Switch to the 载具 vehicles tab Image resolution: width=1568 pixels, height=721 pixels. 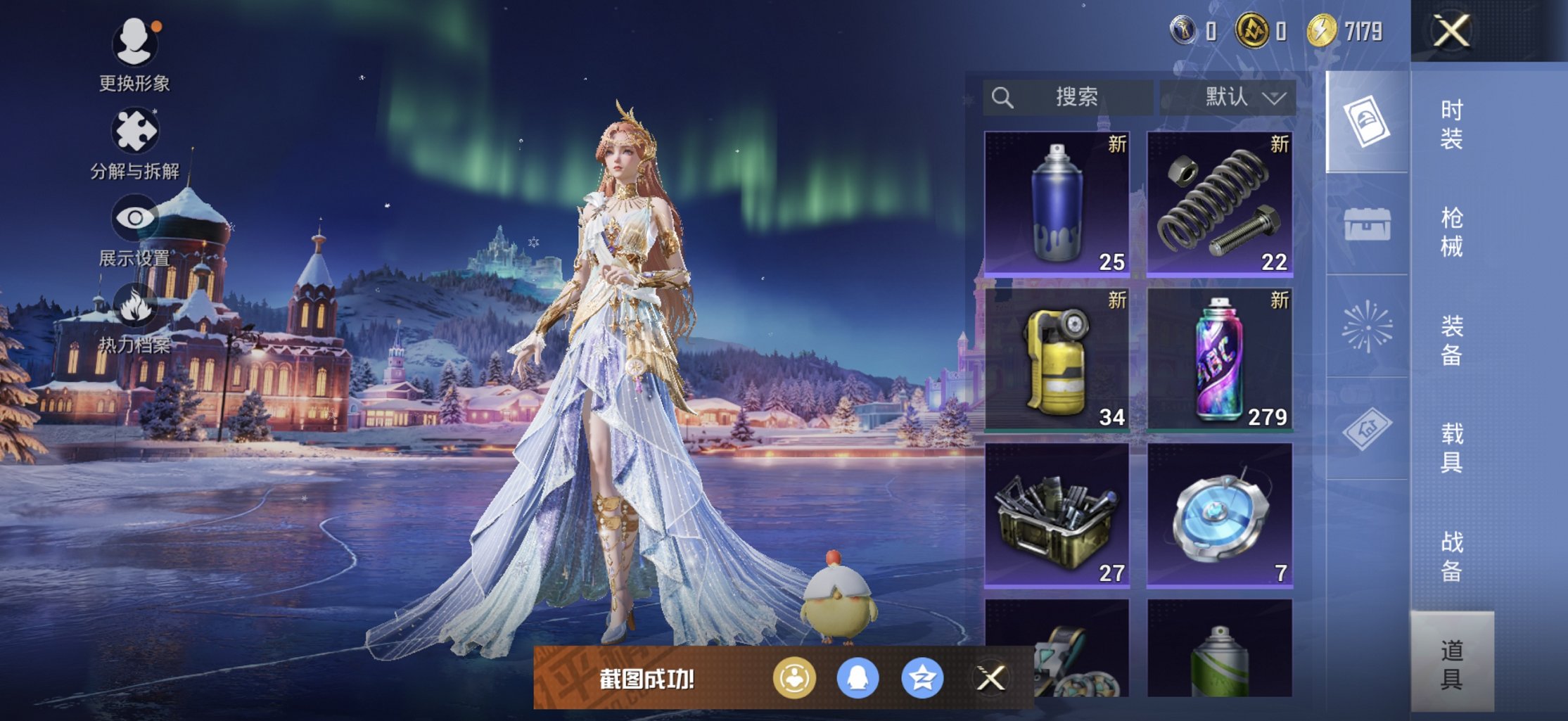(1451, 448)
